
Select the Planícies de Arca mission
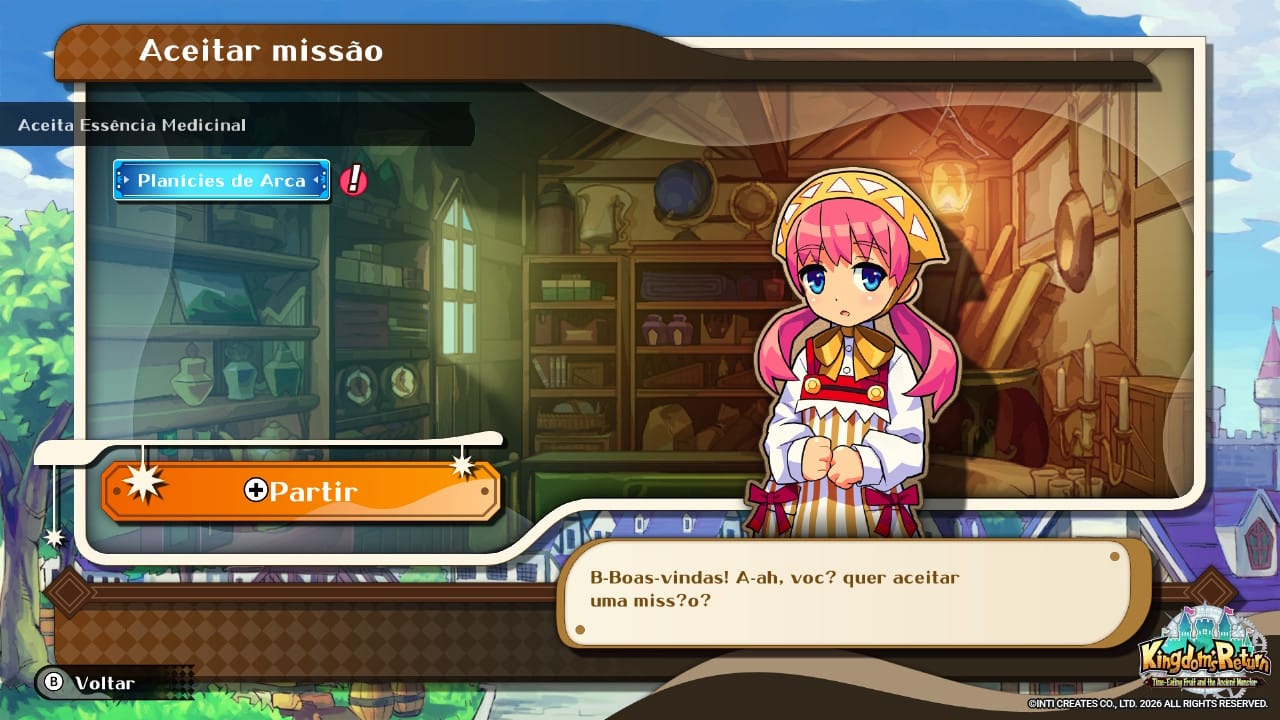(x=221, y=181)
